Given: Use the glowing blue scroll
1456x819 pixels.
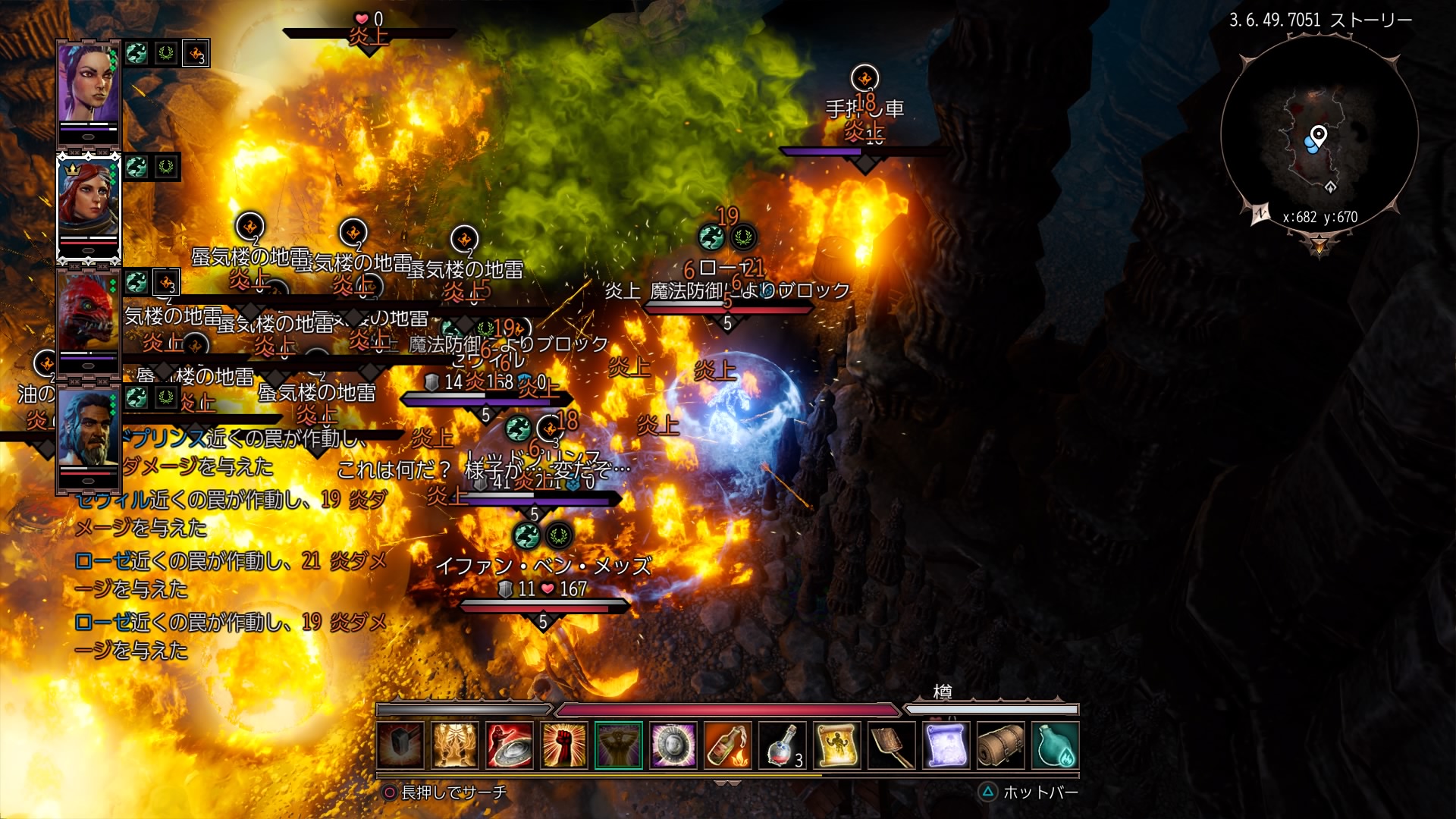Looking at the screenshot, I should (x=946, y=745).
